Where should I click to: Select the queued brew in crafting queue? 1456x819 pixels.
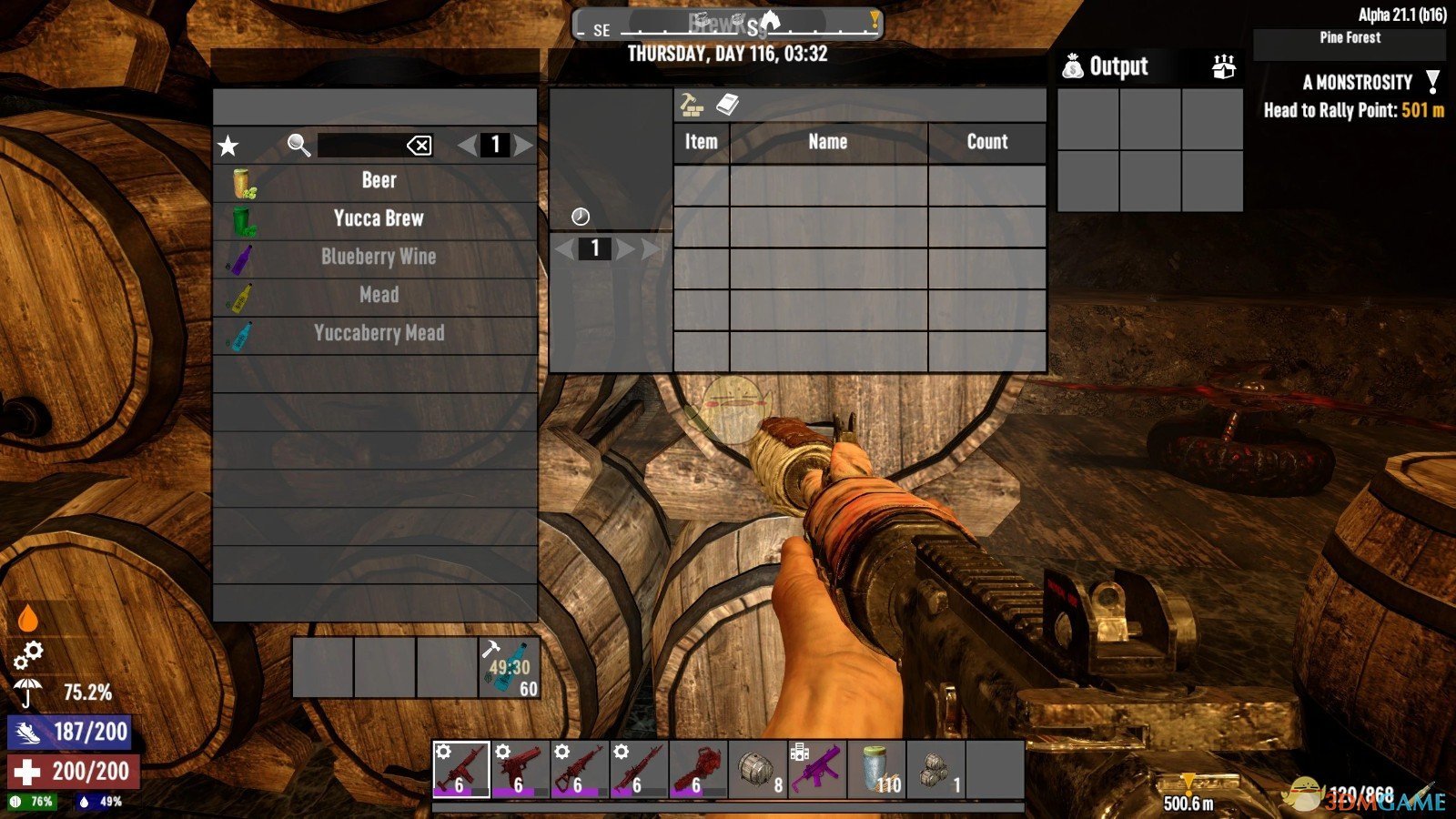point(510,668)
